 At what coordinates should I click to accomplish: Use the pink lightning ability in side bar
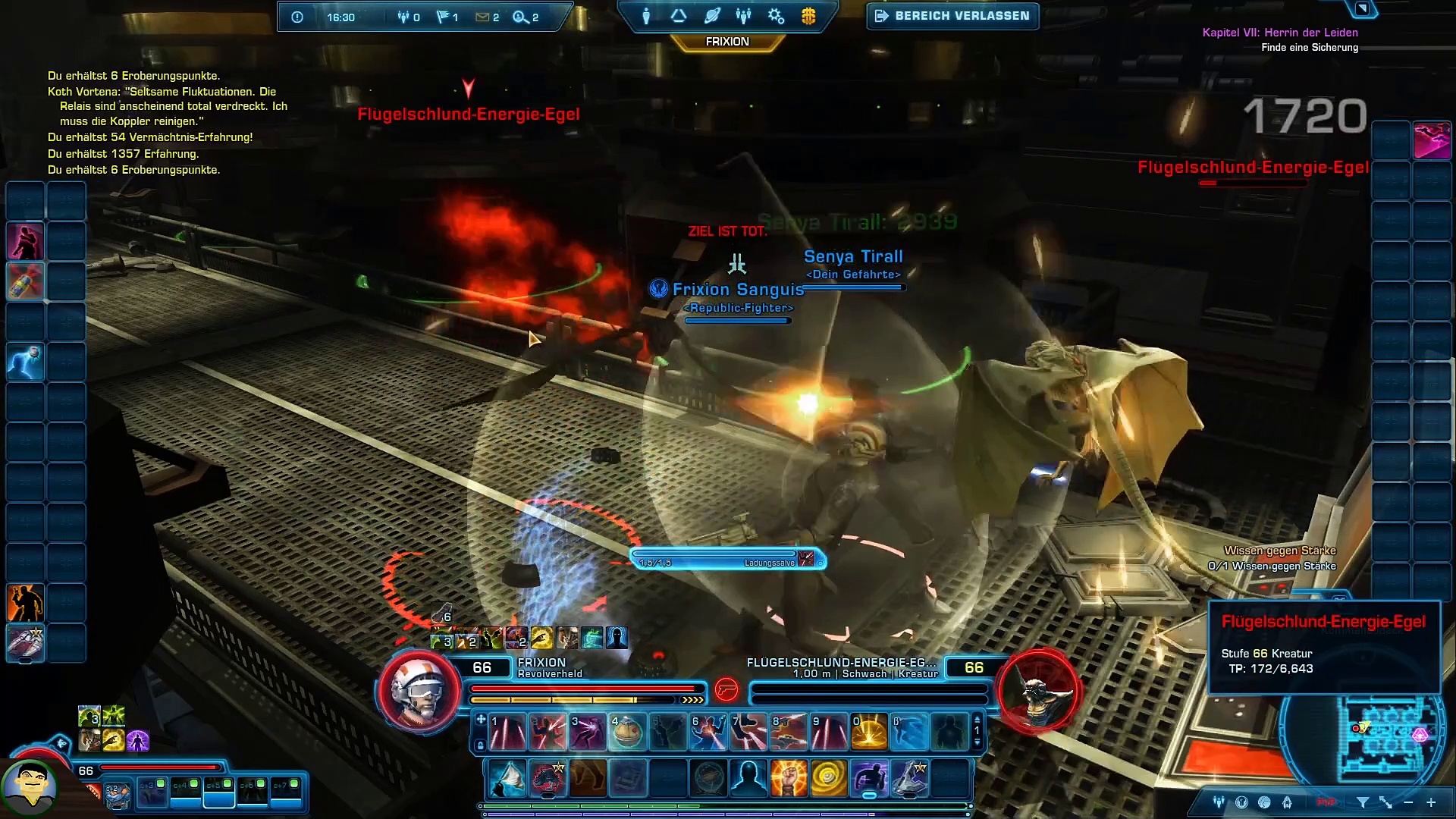(1432, 140)
